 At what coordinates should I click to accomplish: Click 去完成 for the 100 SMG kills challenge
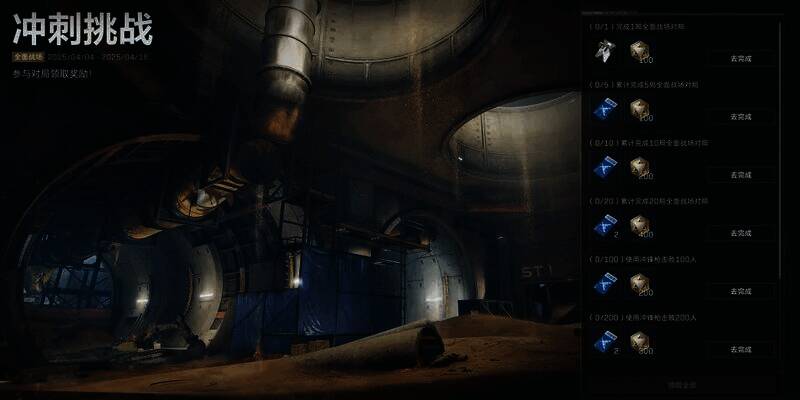coord(740,291)
